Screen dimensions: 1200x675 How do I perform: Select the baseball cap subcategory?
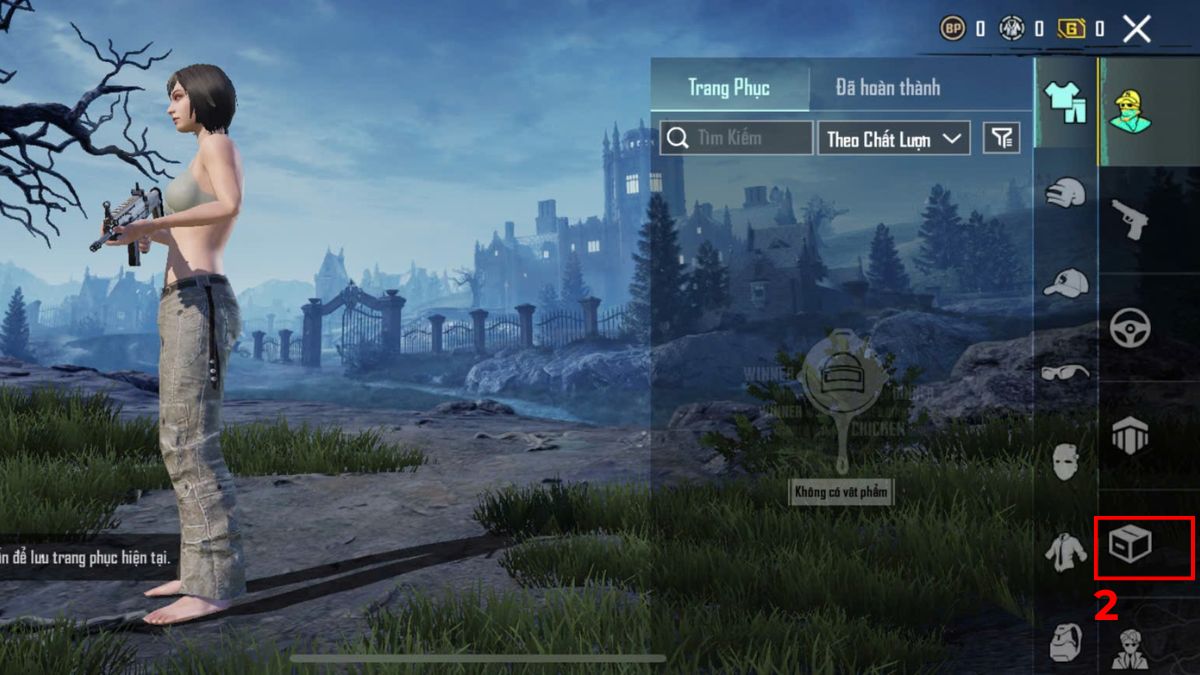(1065, 283)
